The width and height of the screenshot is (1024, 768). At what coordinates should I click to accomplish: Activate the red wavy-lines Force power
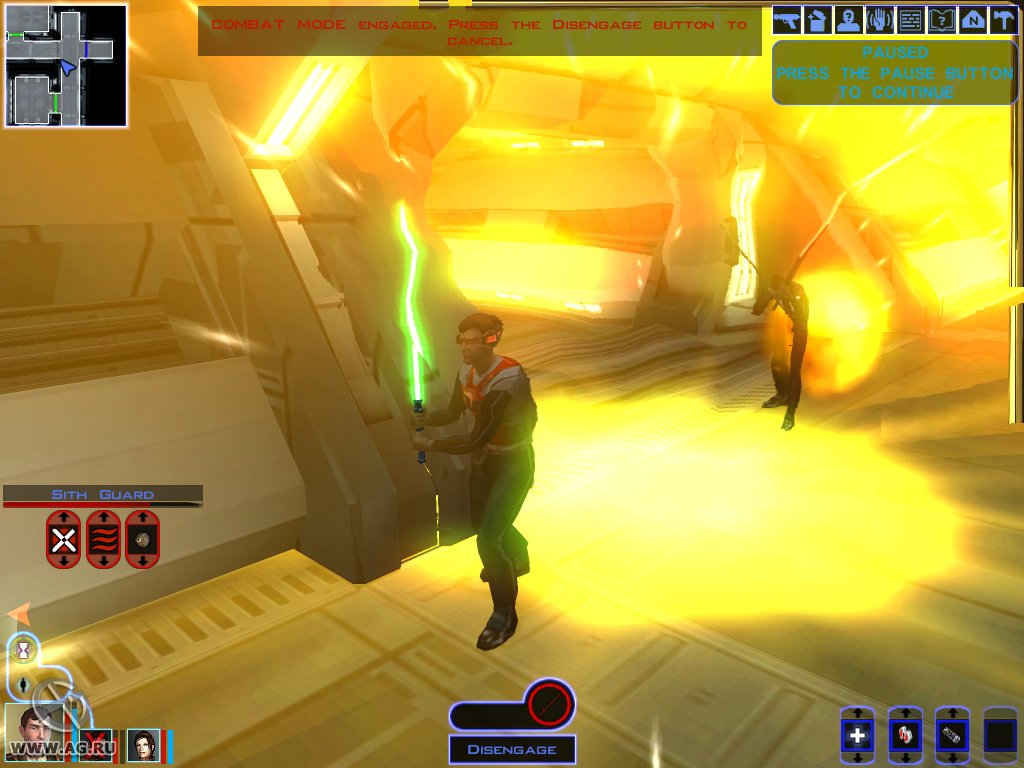[103, 540]
